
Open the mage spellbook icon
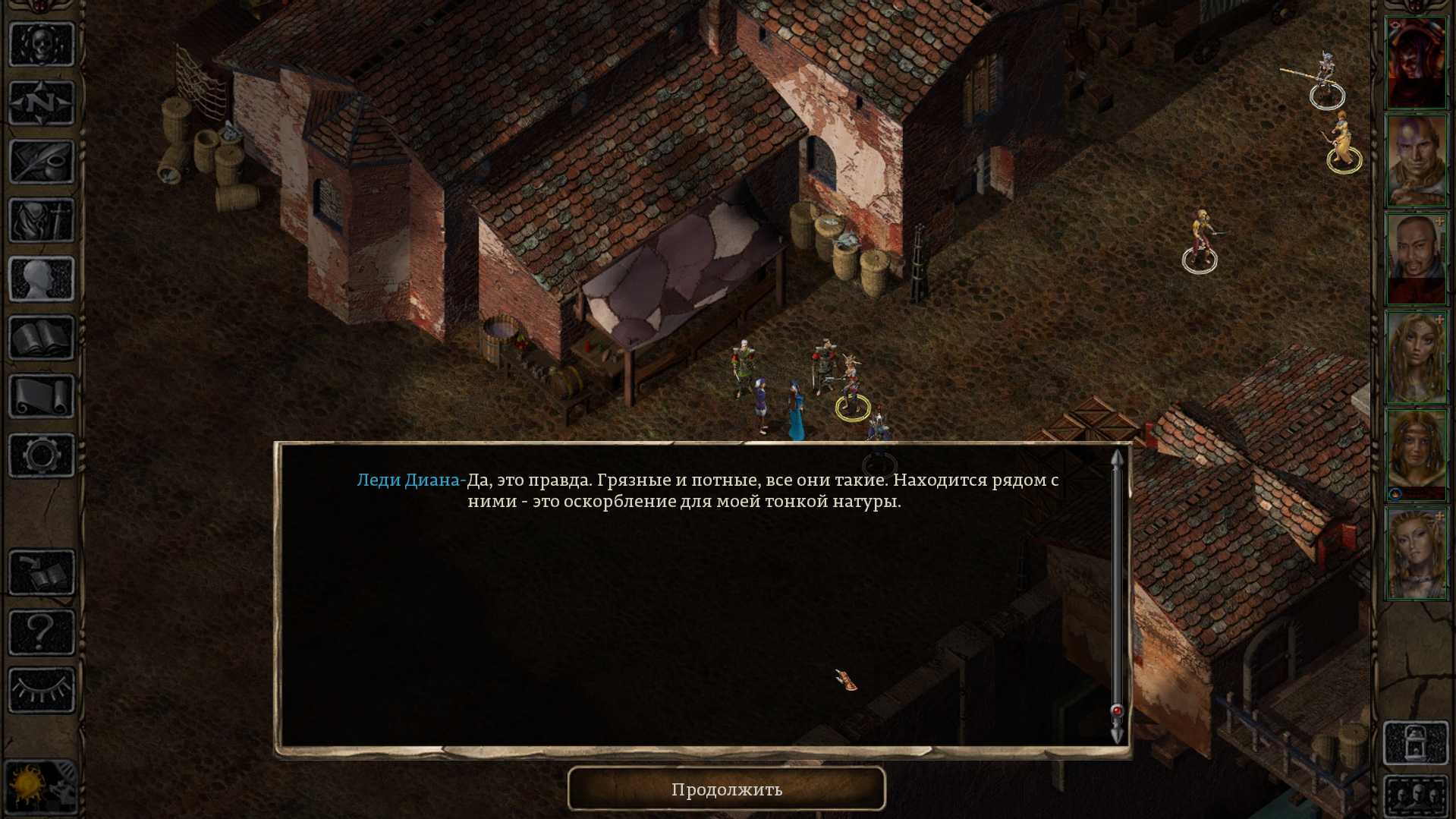tap(42, 338)
